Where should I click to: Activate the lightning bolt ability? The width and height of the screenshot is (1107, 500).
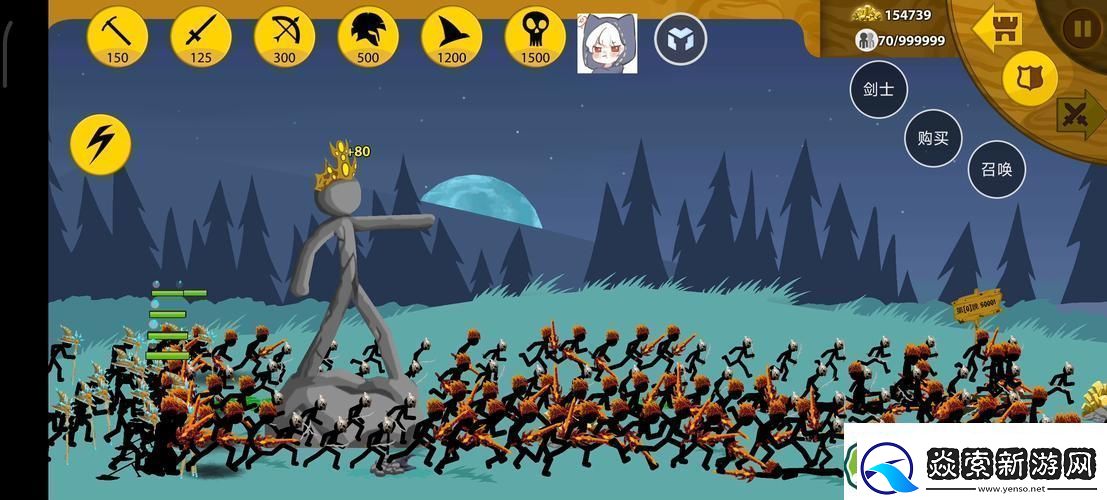click(x=101, y=145)
